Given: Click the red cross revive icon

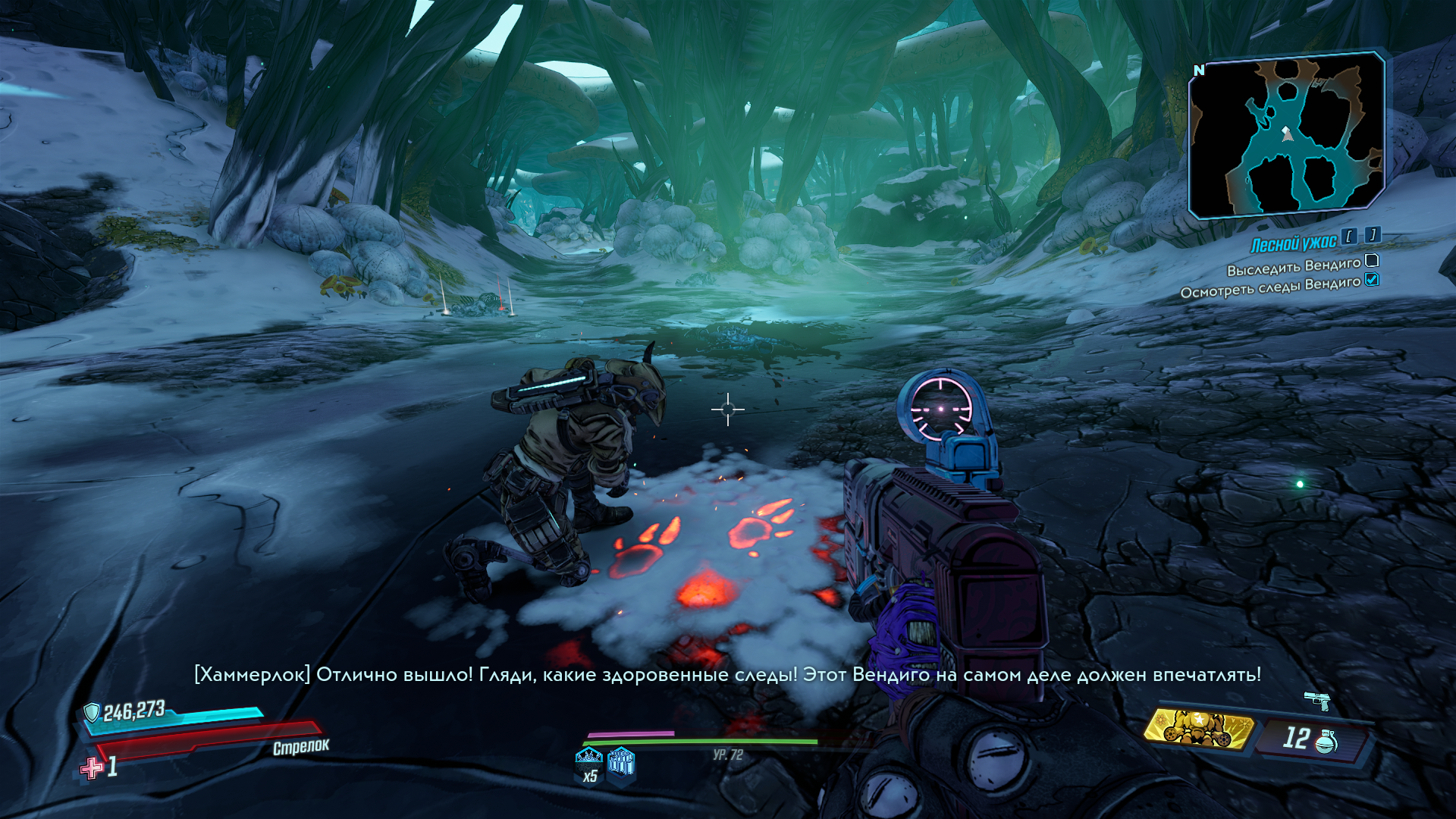Looking at the screenshot, I should tap(92, 767).
